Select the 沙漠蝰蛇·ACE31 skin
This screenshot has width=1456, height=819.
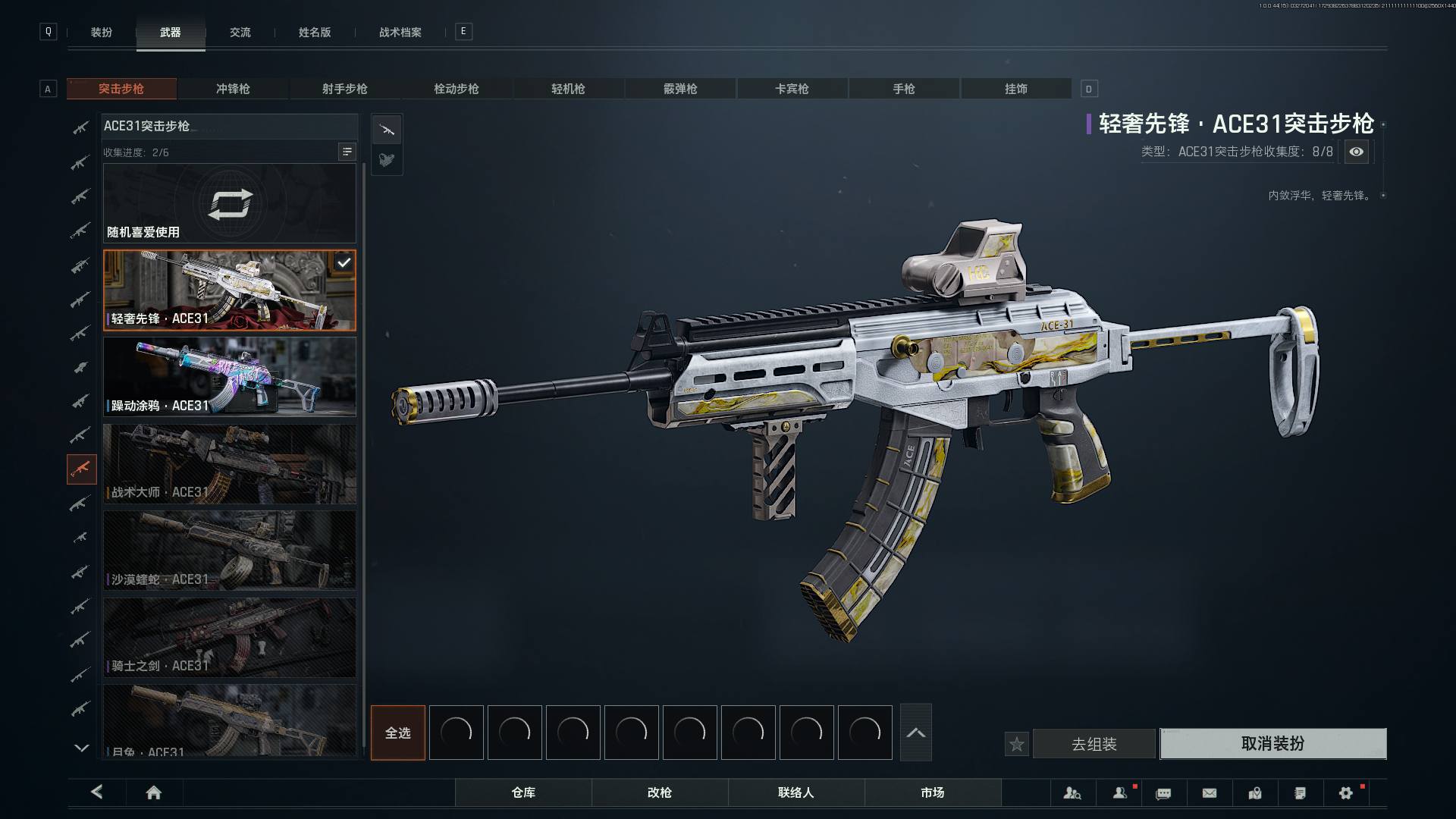click(229, 551)
